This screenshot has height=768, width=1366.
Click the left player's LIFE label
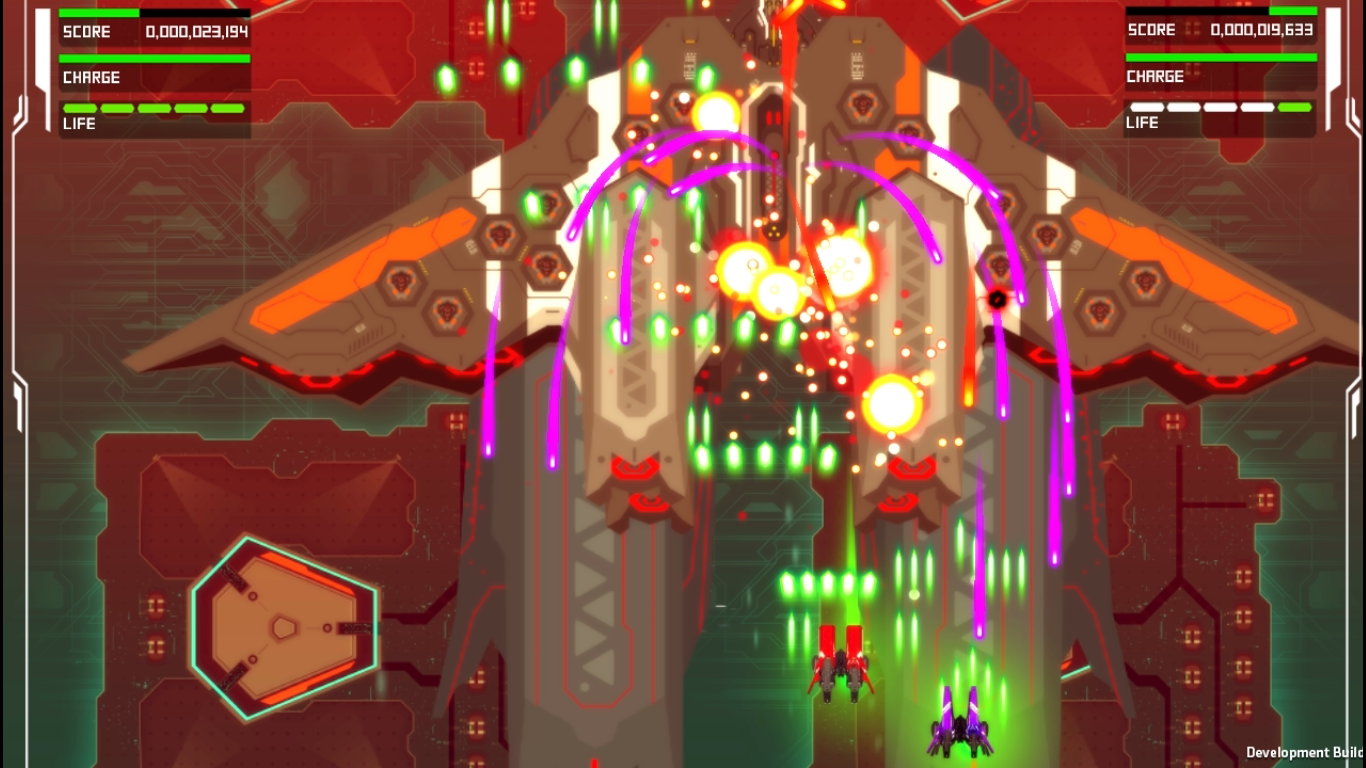click(79, 123)
